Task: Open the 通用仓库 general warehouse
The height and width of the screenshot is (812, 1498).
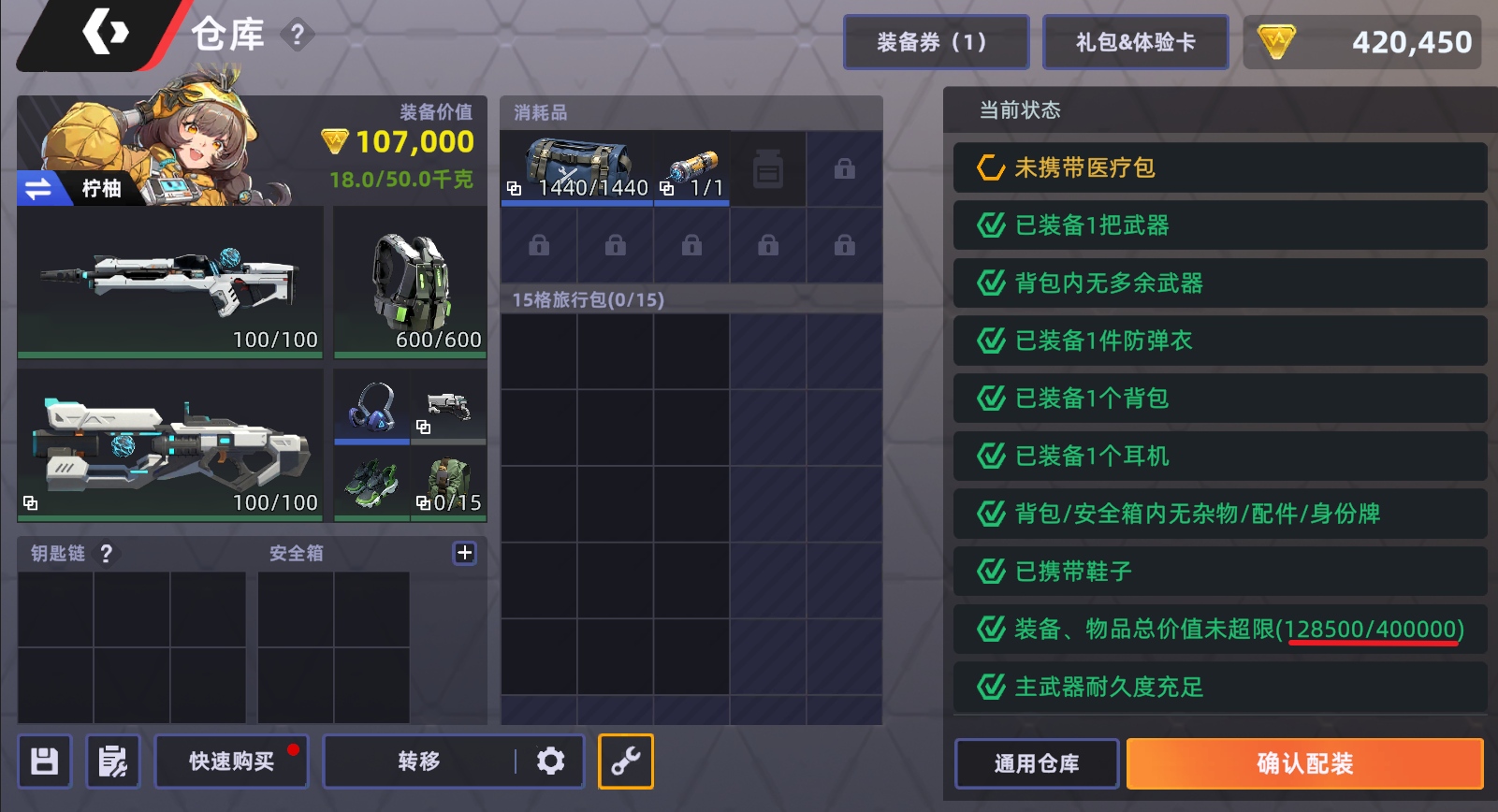Action: point(1036,763)
